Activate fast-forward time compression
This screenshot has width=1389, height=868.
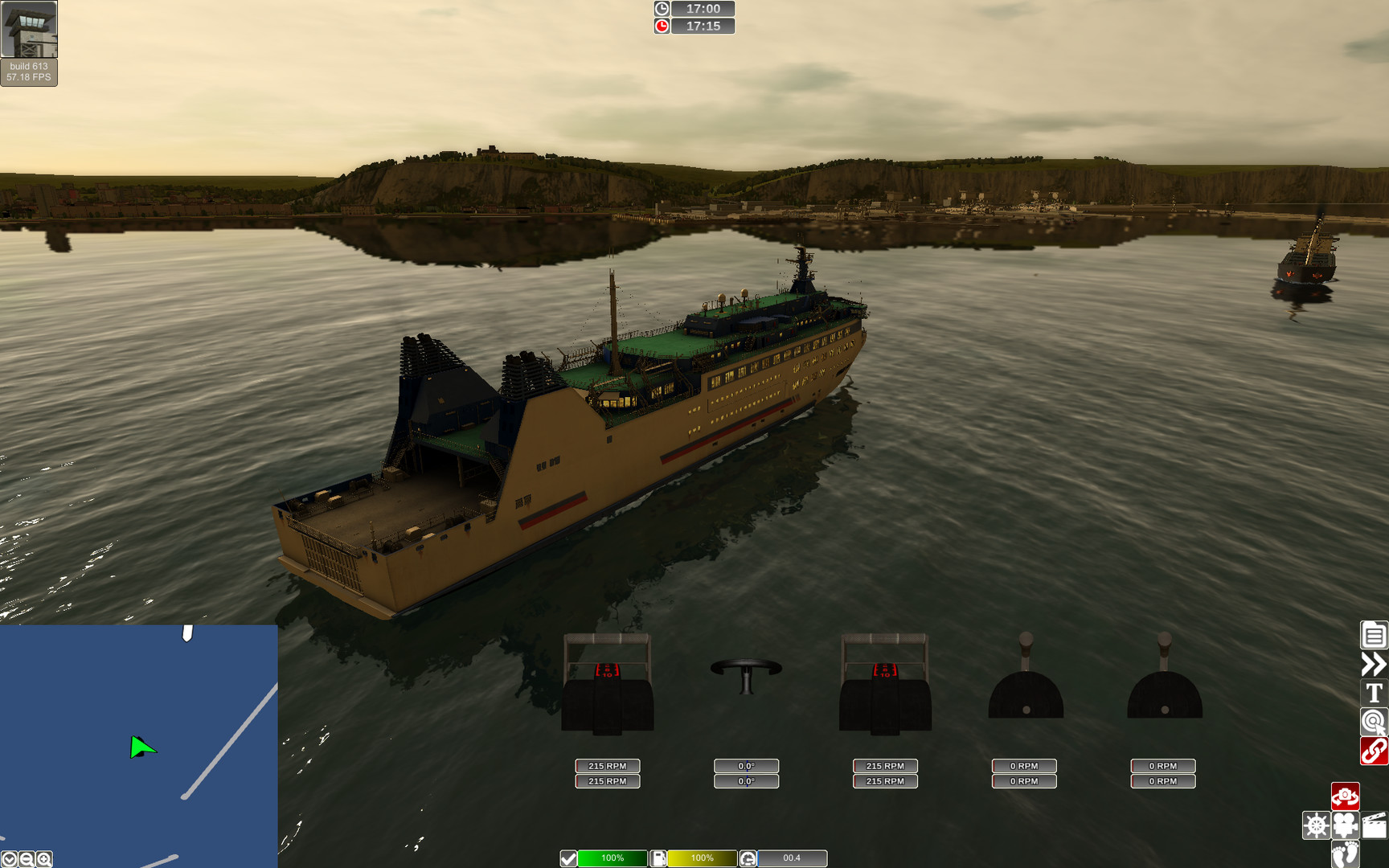point(1374,664)
